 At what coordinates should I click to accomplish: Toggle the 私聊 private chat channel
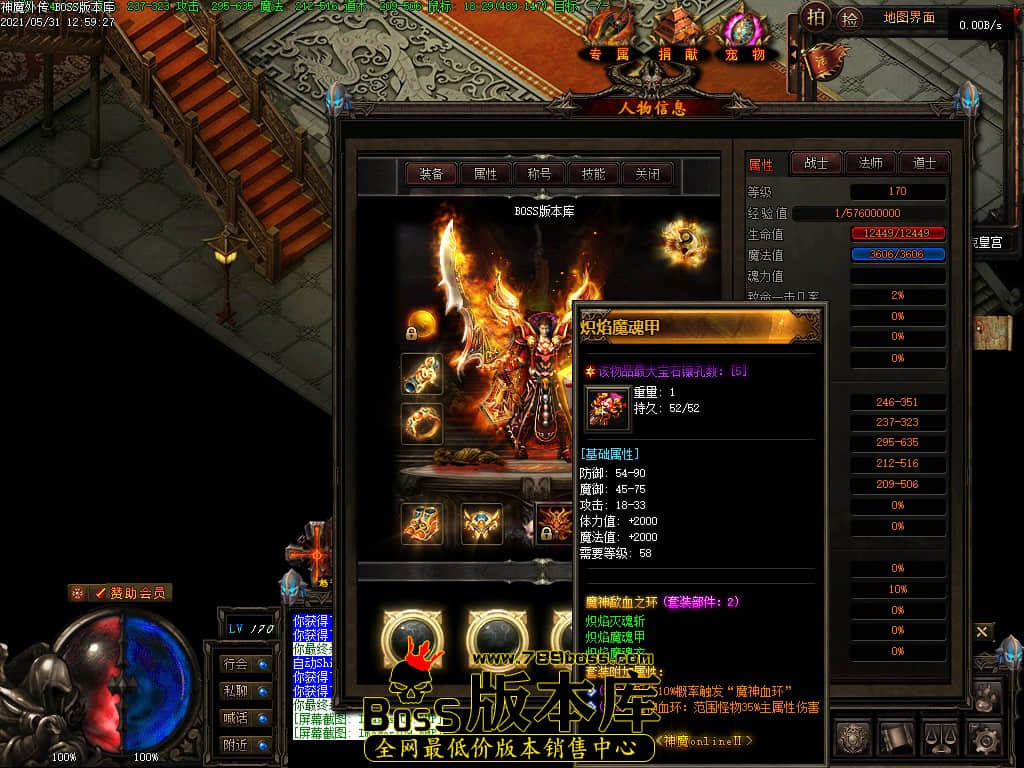tap(246, 690)
